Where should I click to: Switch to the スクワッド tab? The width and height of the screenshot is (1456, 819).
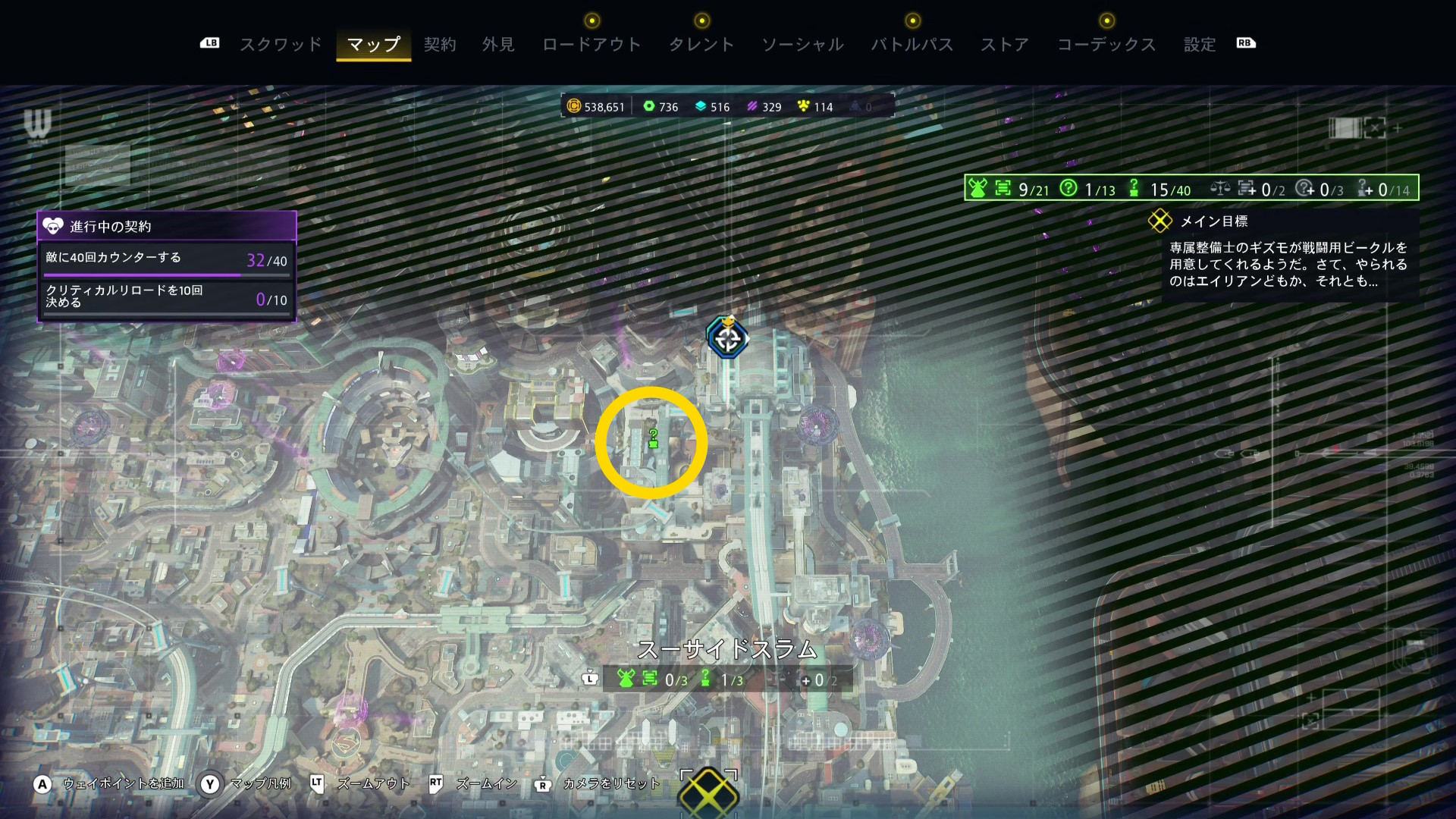point(281,45)
